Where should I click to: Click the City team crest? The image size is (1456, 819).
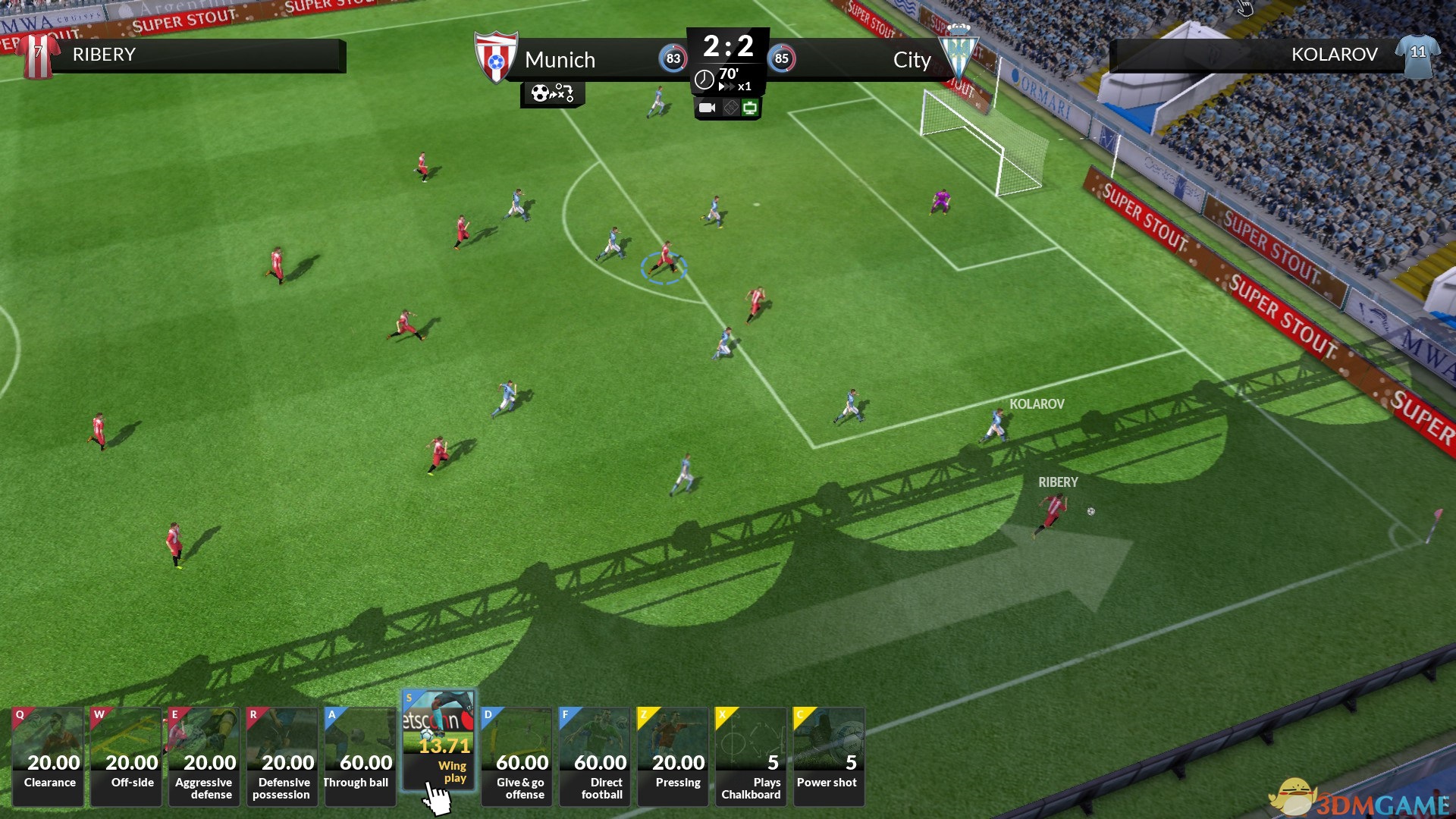pyautogui.click(x=959, y=53)
